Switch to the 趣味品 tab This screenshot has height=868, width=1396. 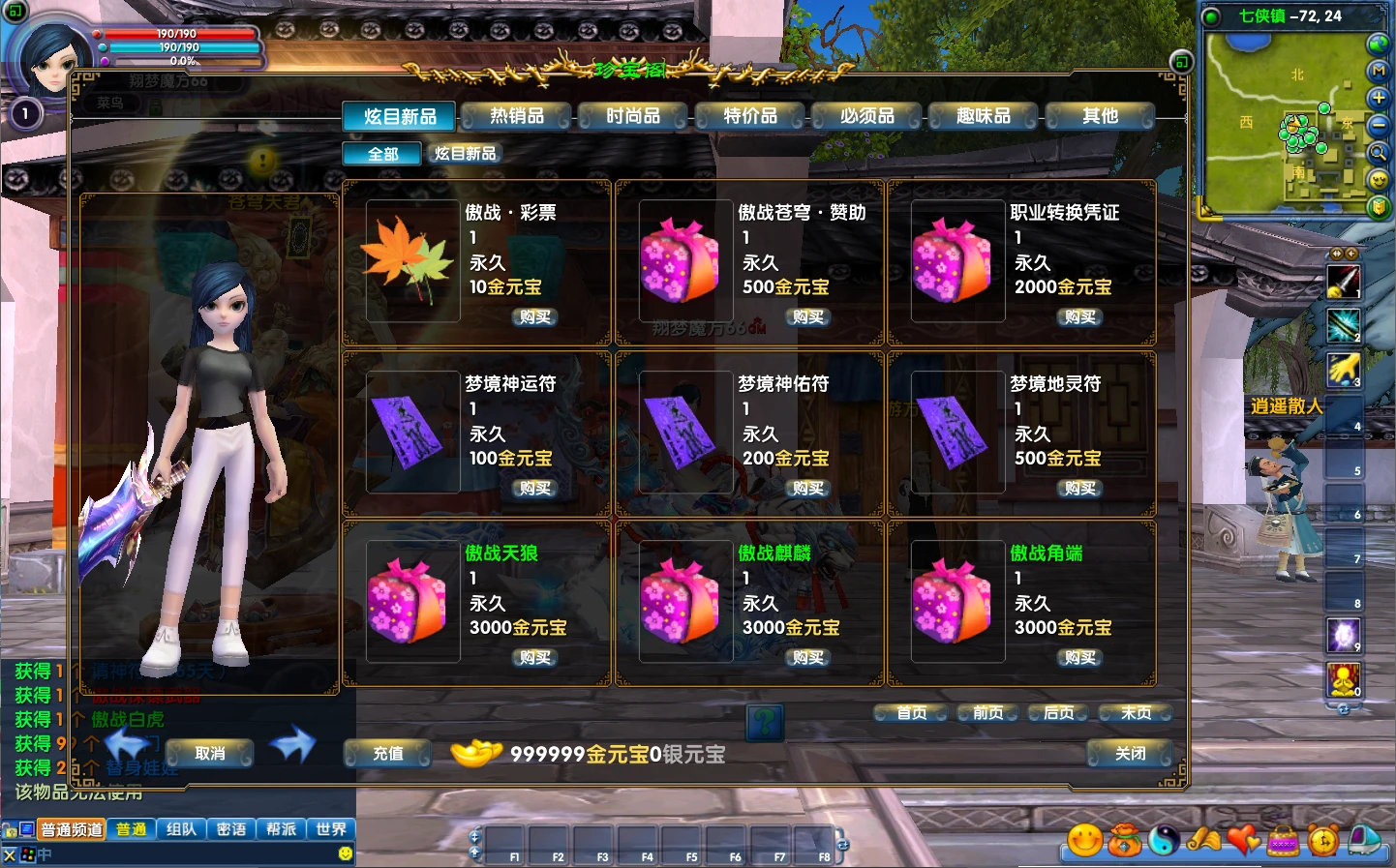tap(984, 116)
